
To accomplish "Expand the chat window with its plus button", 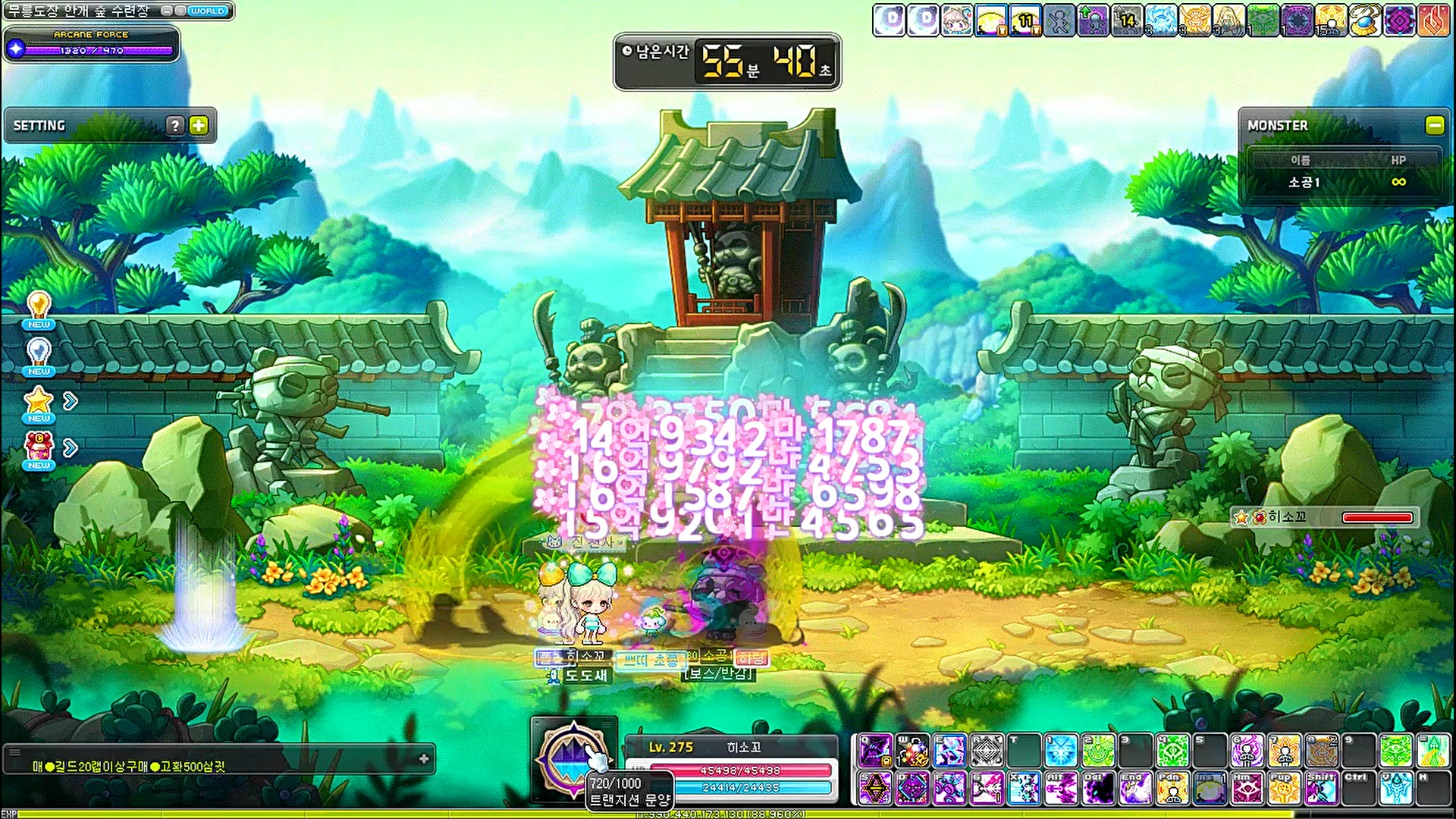I will [424, 758].
